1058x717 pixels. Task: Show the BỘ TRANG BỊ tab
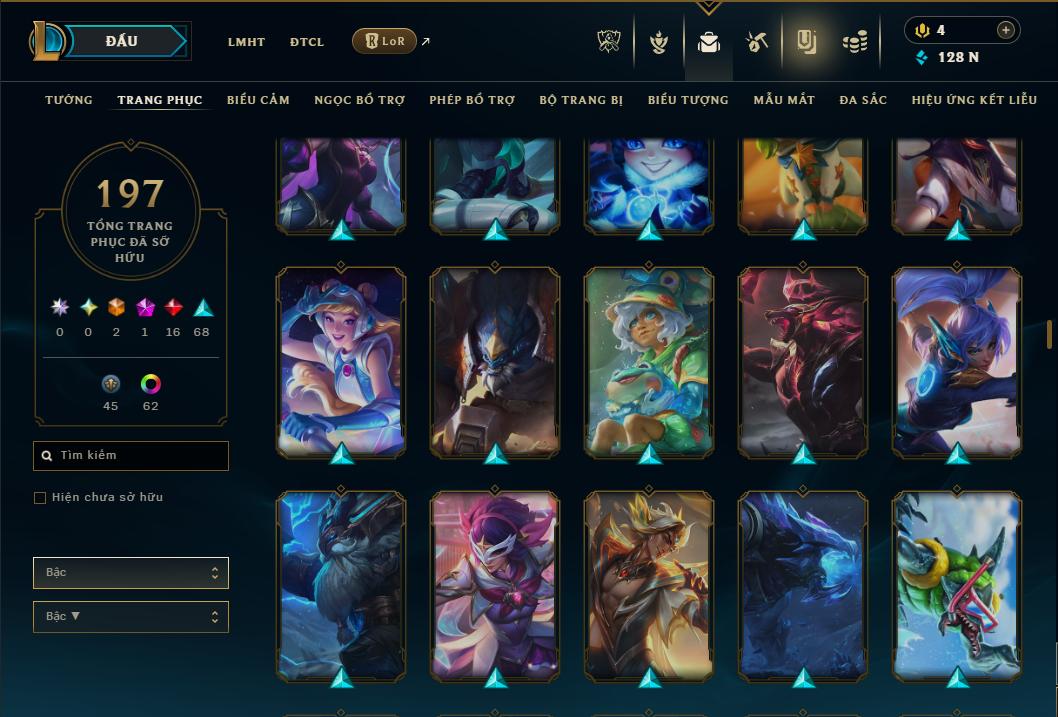581,100
